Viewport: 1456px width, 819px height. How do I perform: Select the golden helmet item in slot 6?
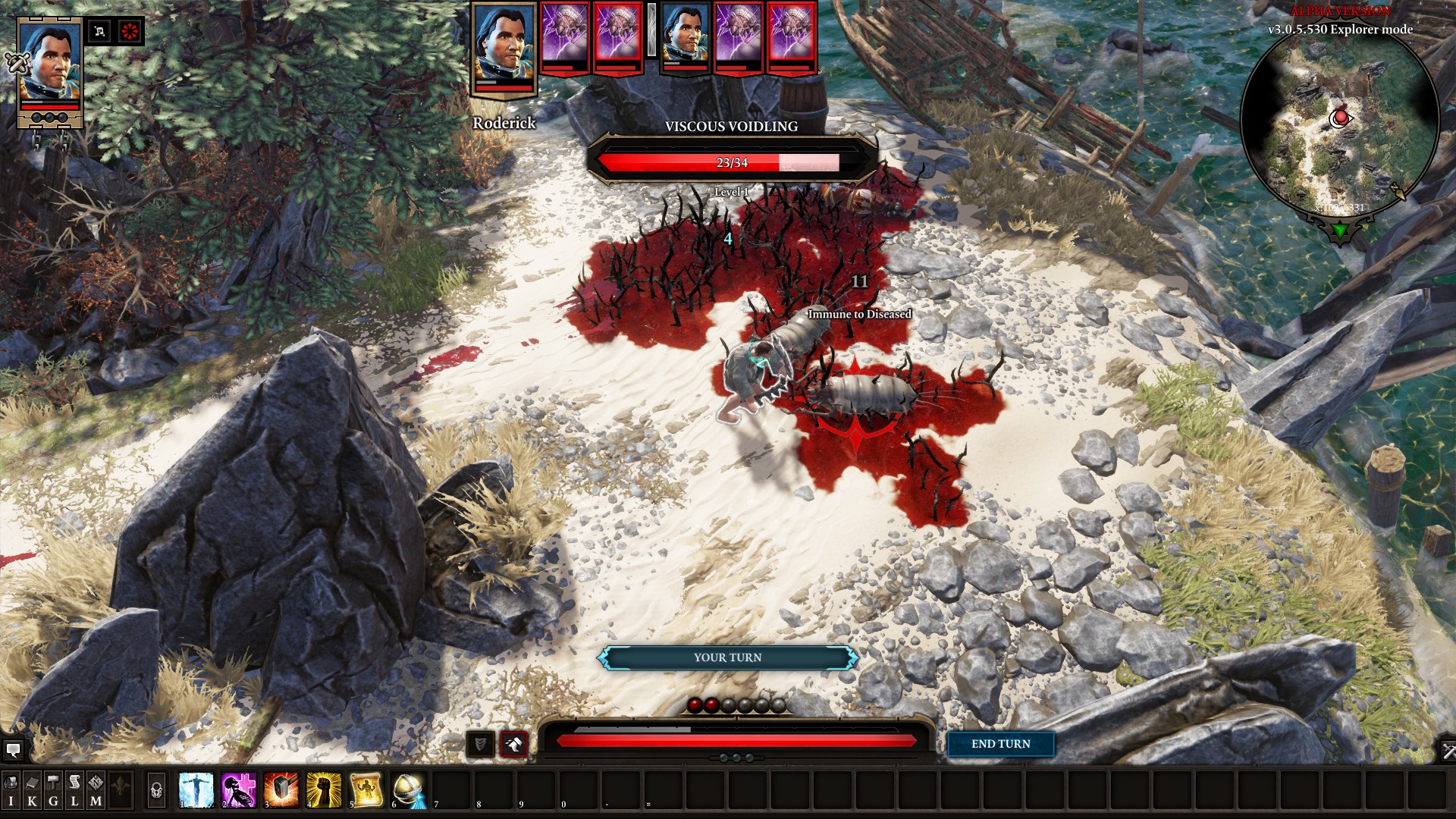[x=408, y=789]
